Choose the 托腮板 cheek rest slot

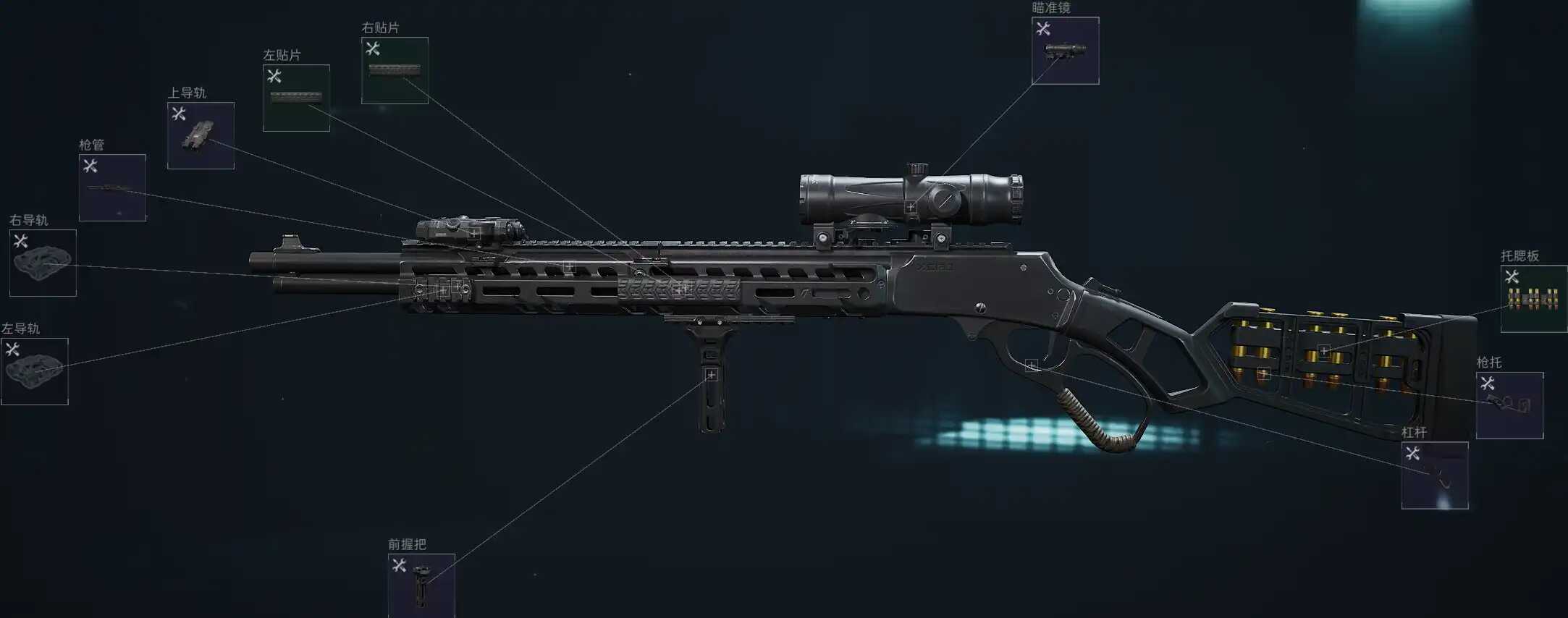click(x=1533, y=299)
